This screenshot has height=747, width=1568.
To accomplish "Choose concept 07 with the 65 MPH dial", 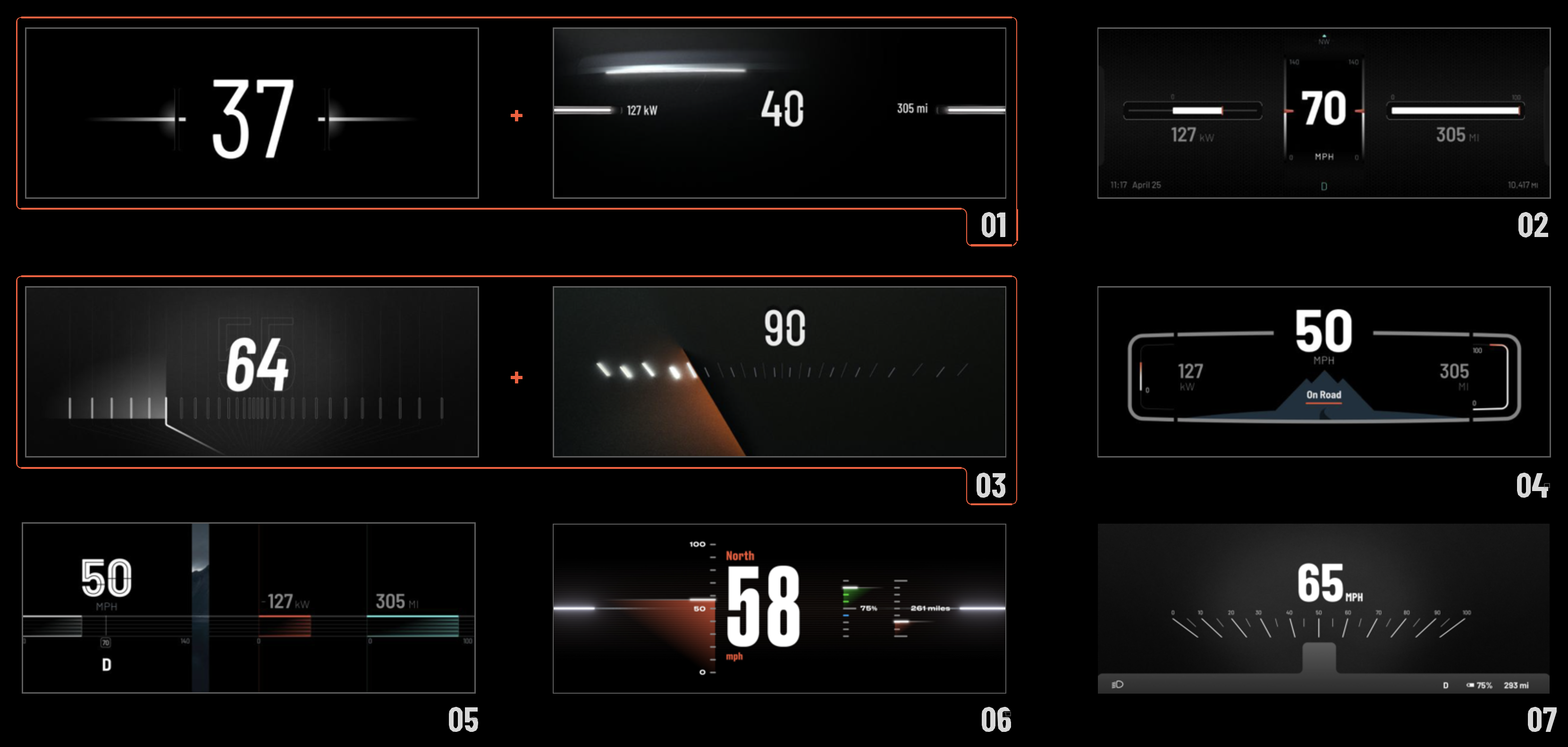I will [1324, 608].
